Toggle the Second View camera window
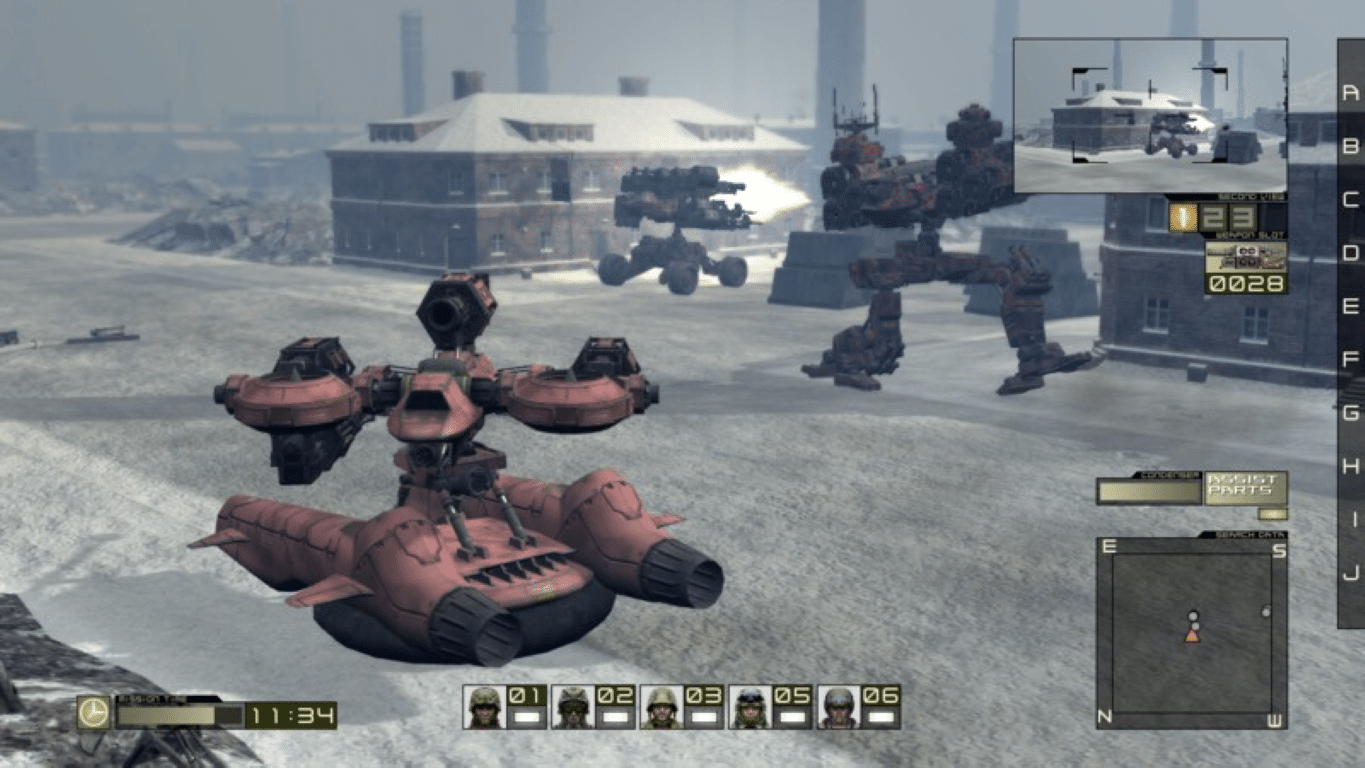Screen dimensions: 1365x768 point(1150,112)
